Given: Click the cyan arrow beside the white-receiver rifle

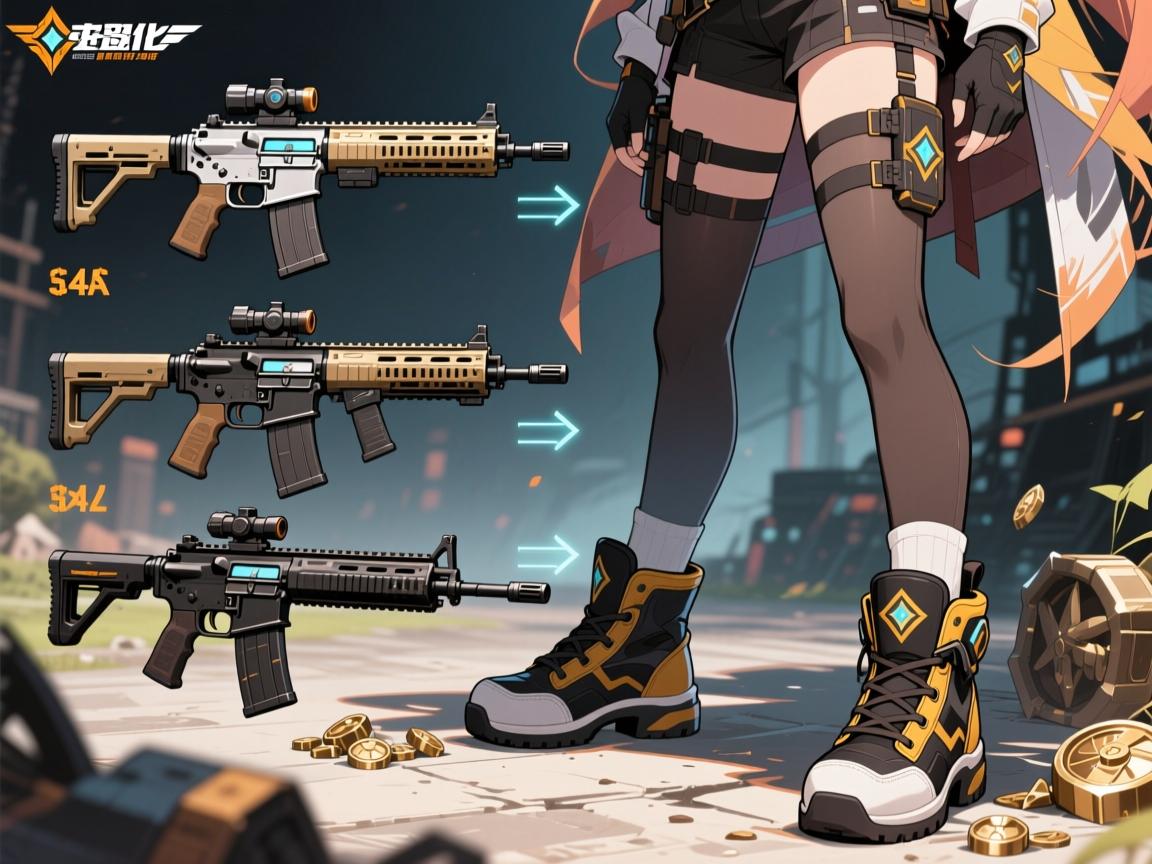Looking at the screenshot, I should pos(548,205).
